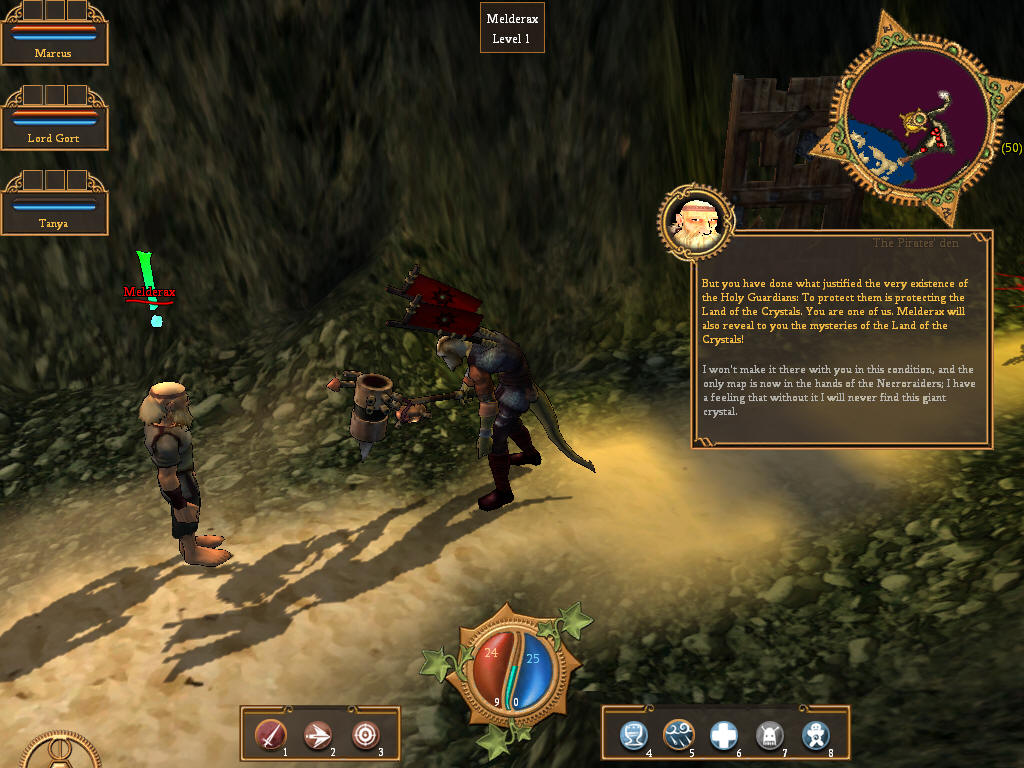Screen dimensions: 1024x768
Task: Activate the storm cloud ability
Action: pyautogui.click(x=679, y=735)
